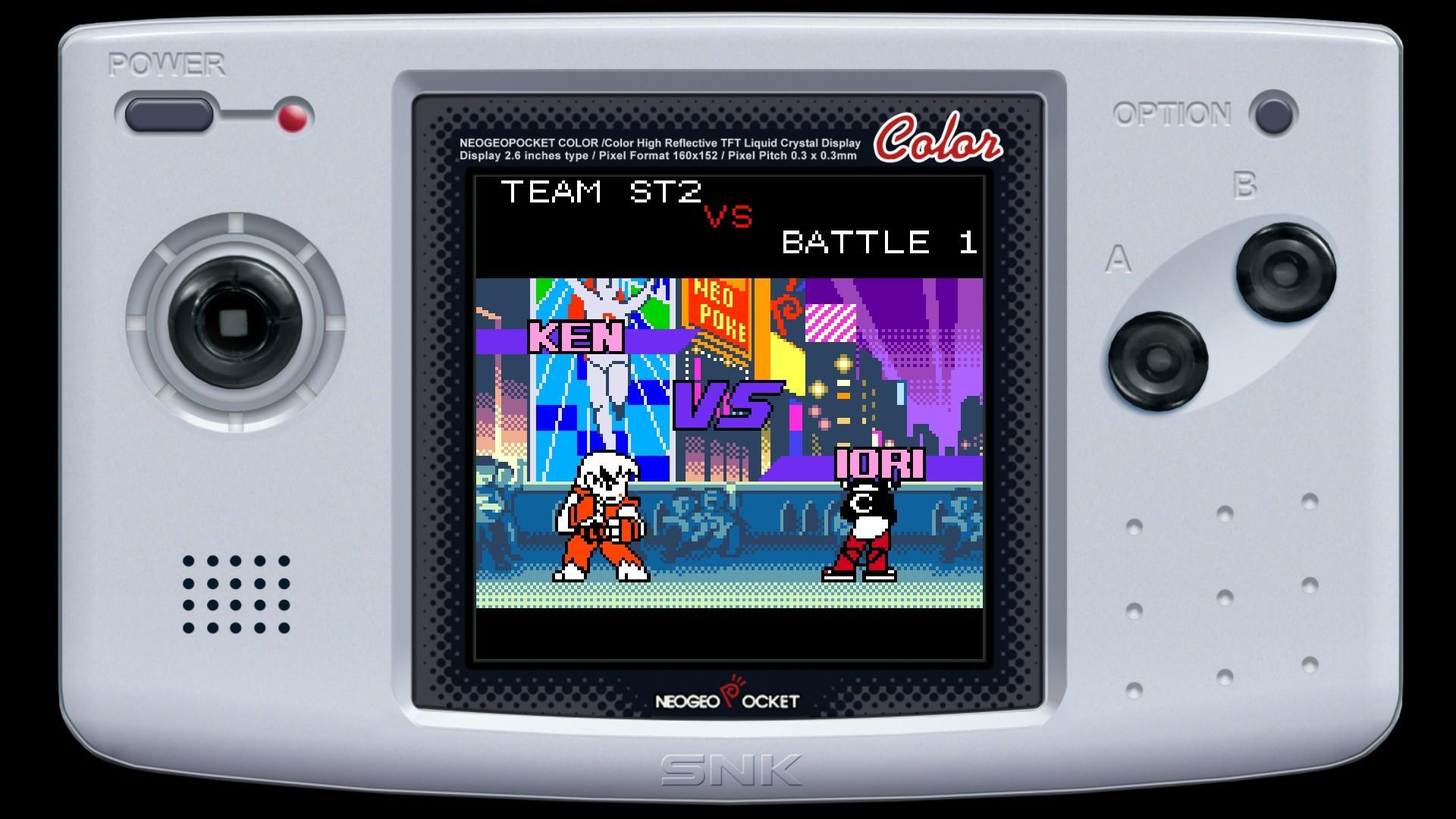Screen dimensions: 1456x819
Task: Click the red power LED indicator
Action: tap(292, 118)
